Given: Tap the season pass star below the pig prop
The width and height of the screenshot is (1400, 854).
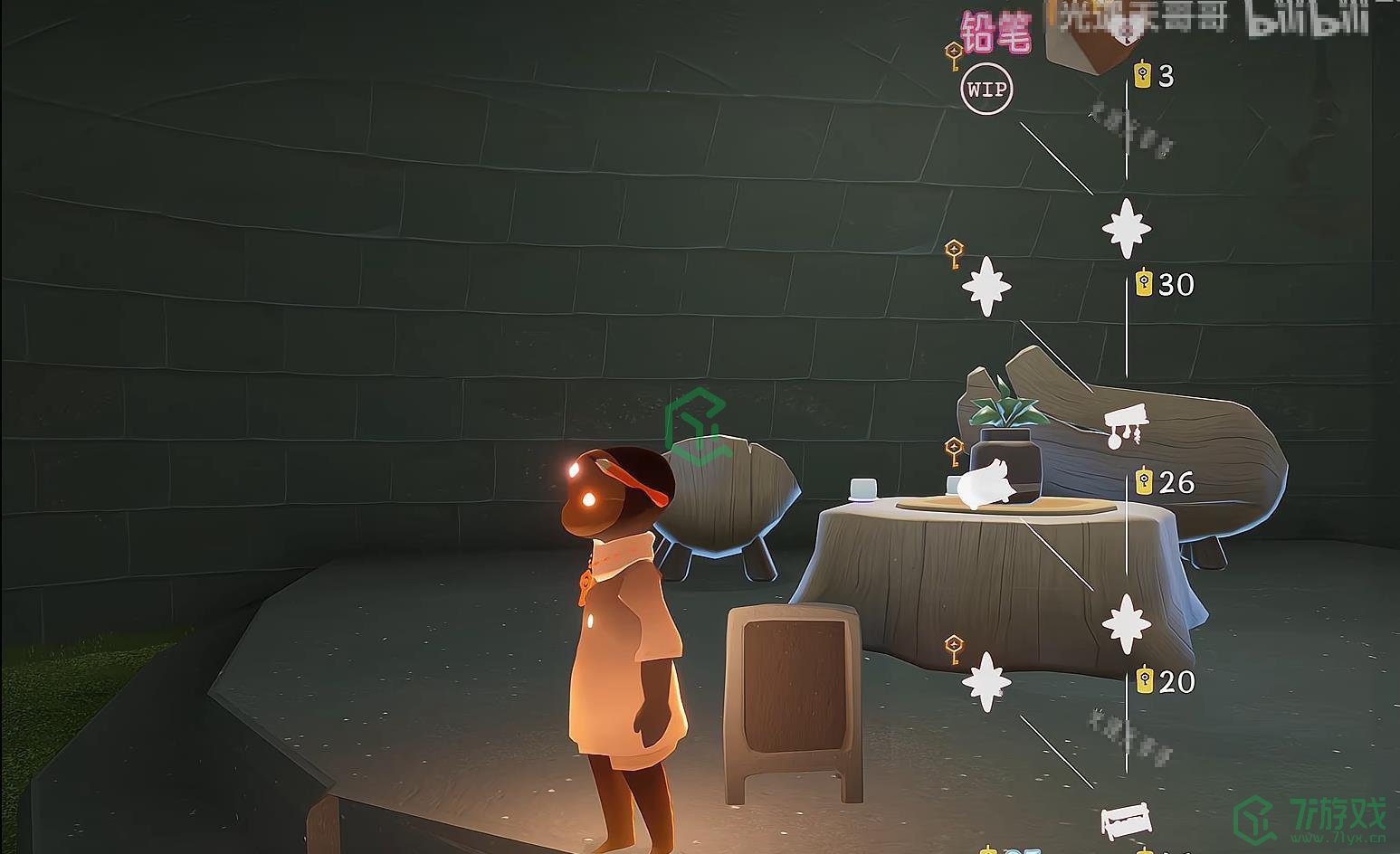Looking at the screenshot, I should [986, 681].
